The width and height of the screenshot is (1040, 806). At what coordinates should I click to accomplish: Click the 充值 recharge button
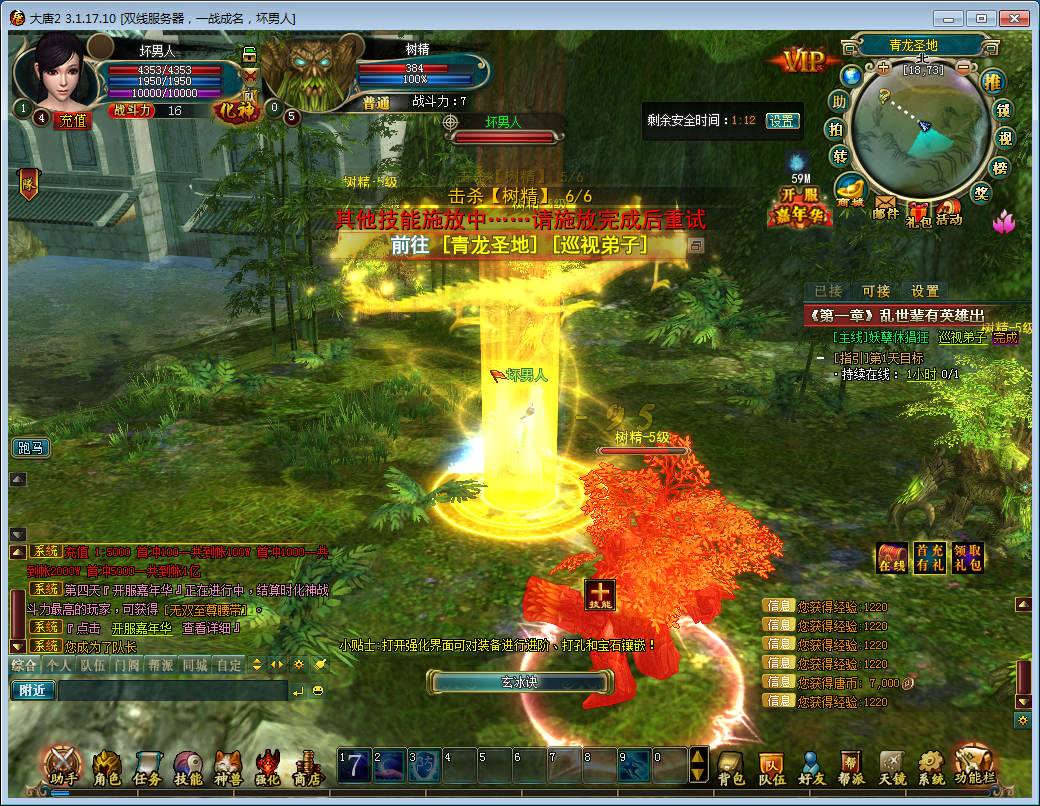74,119
